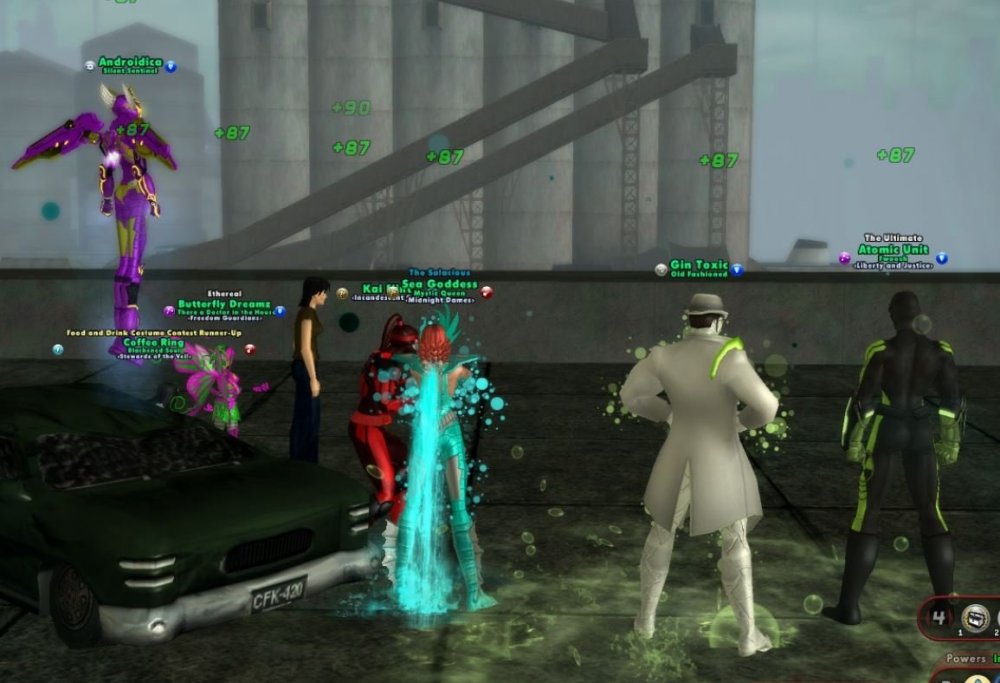1000x683 pixels.
Task: Activate the treasure chest power in slot 1
Action: coord(975,617)
